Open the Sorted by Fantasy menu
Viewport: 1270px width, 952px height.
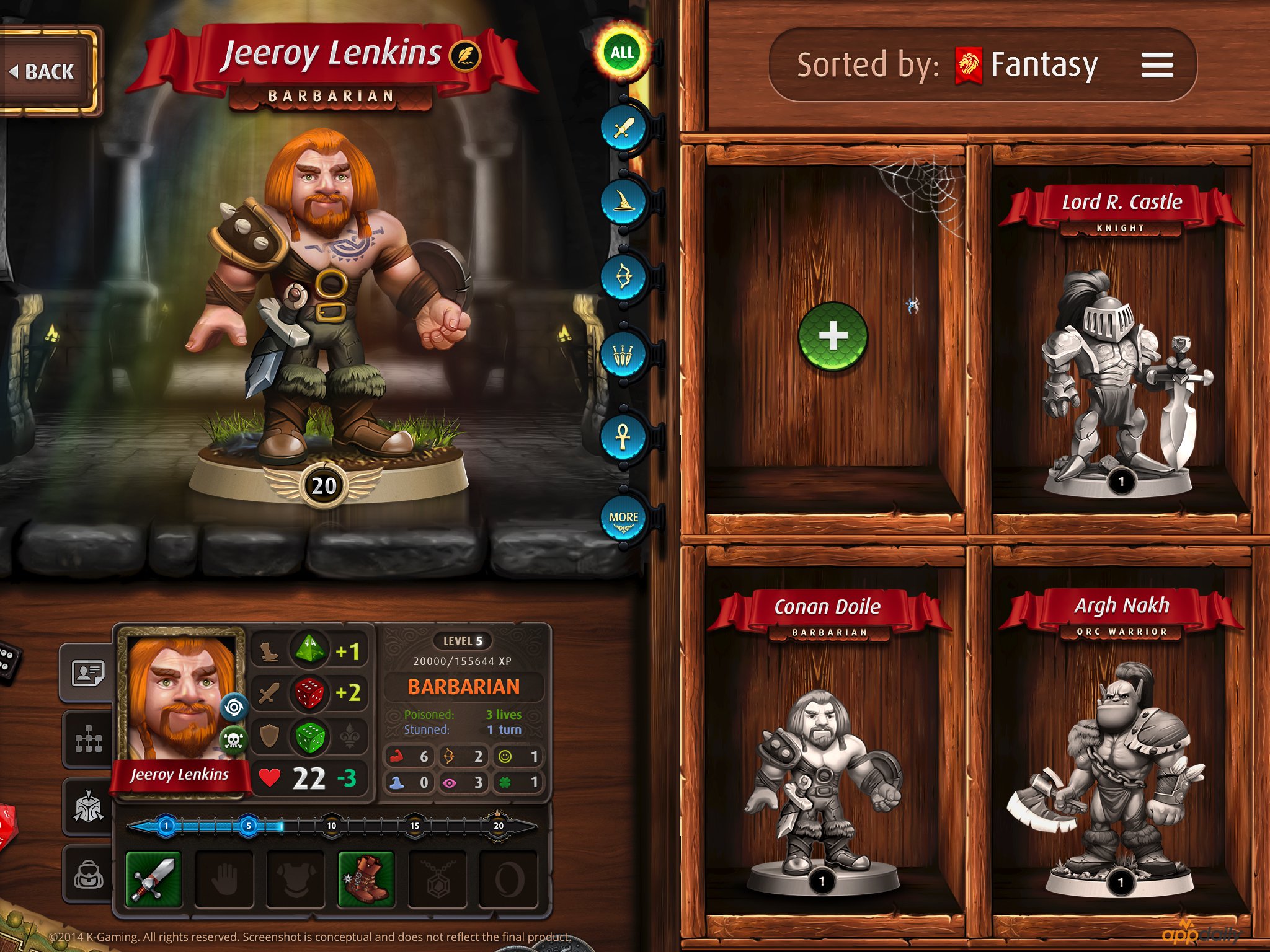point(1157,65)
